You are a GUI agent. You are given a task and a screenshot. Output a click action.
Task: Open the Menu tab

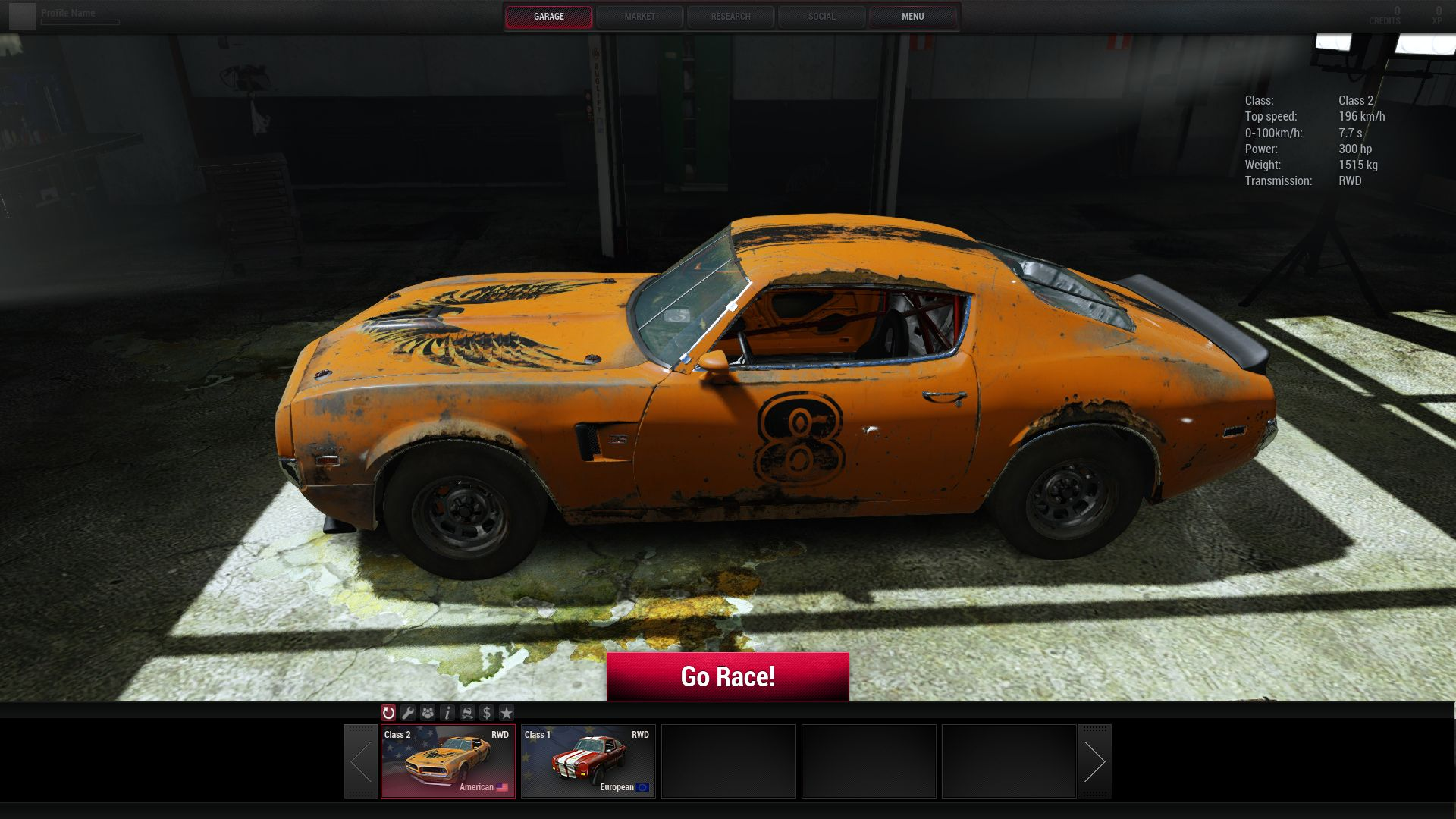click(912, 17)
